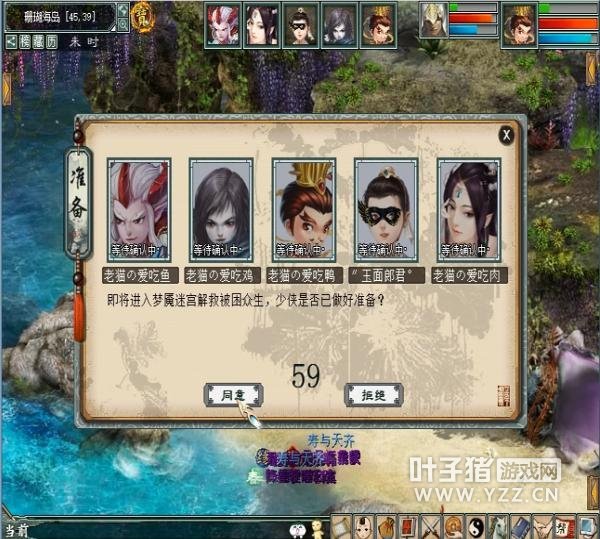Click the red-haired demon team portrait in top bar

pyautogui.click(x=223, y=24)
